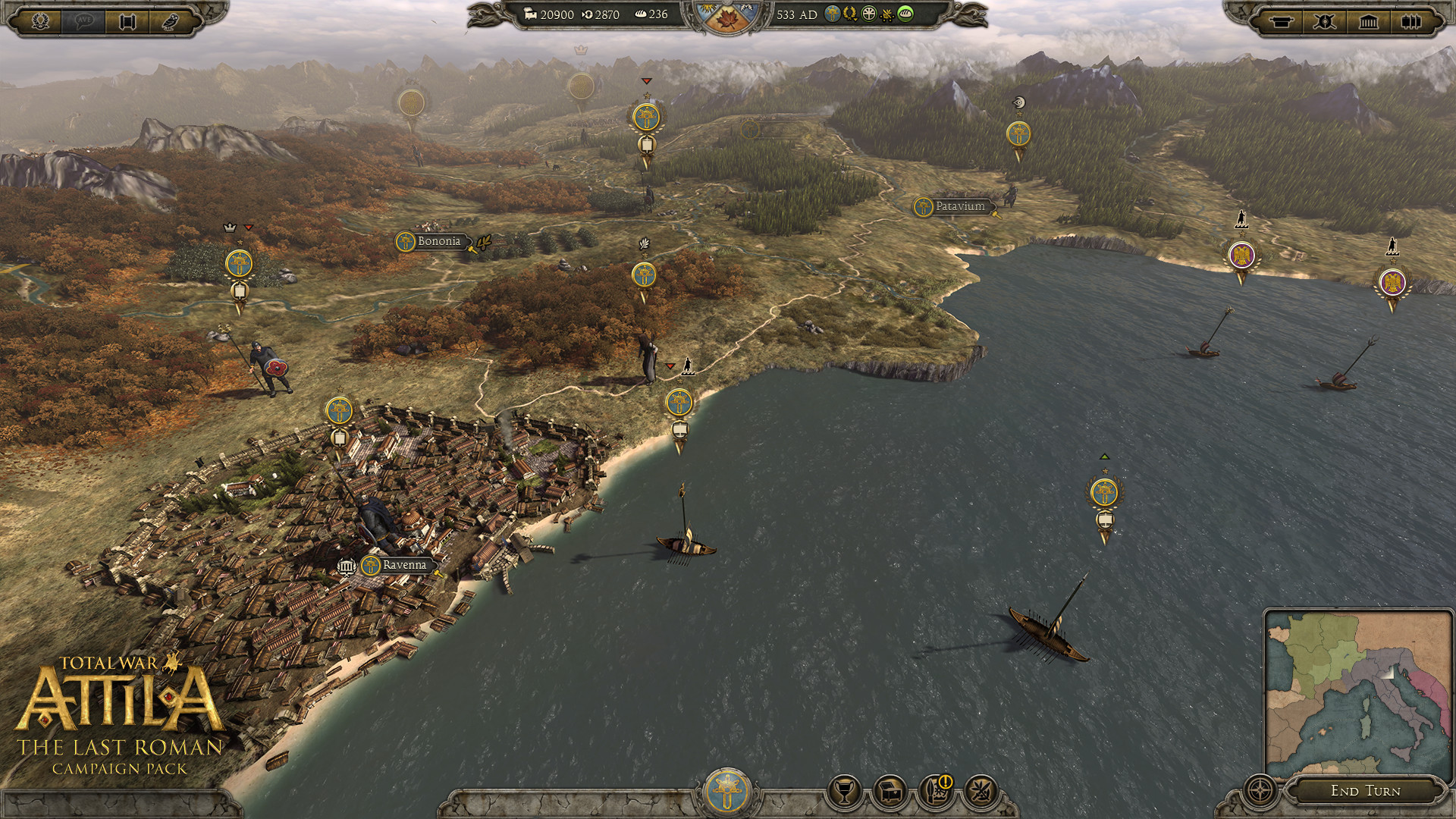Select the Ravenna settlement label
The image size is (1456, 819).
pos(403,565)
